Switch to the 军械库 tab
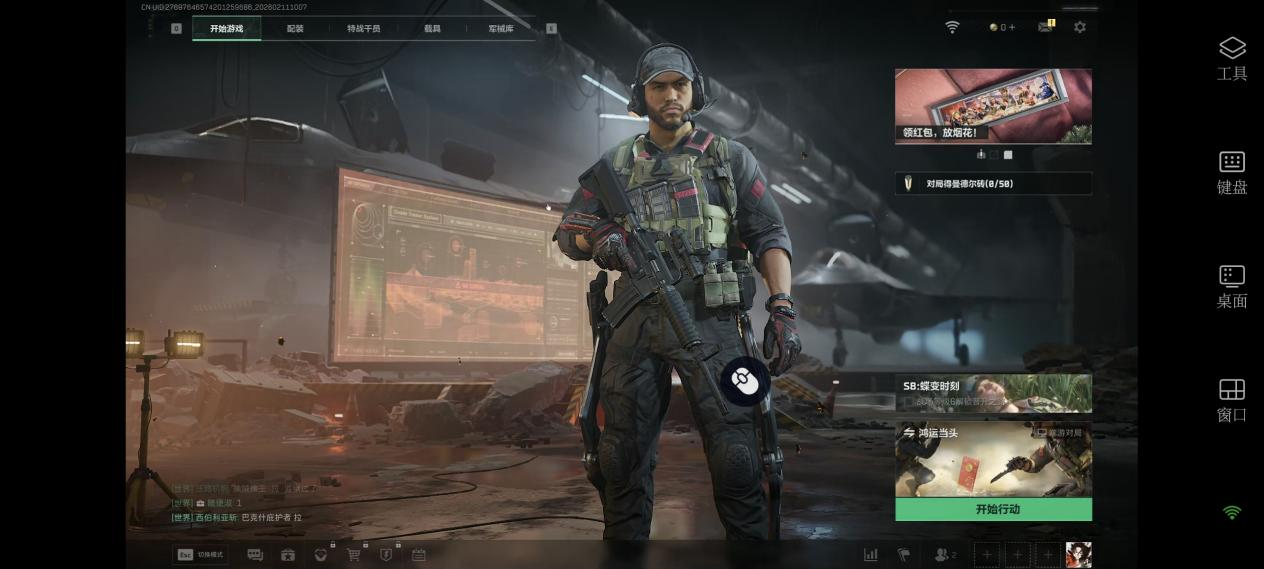1264x569 pixels. point(501,28)
